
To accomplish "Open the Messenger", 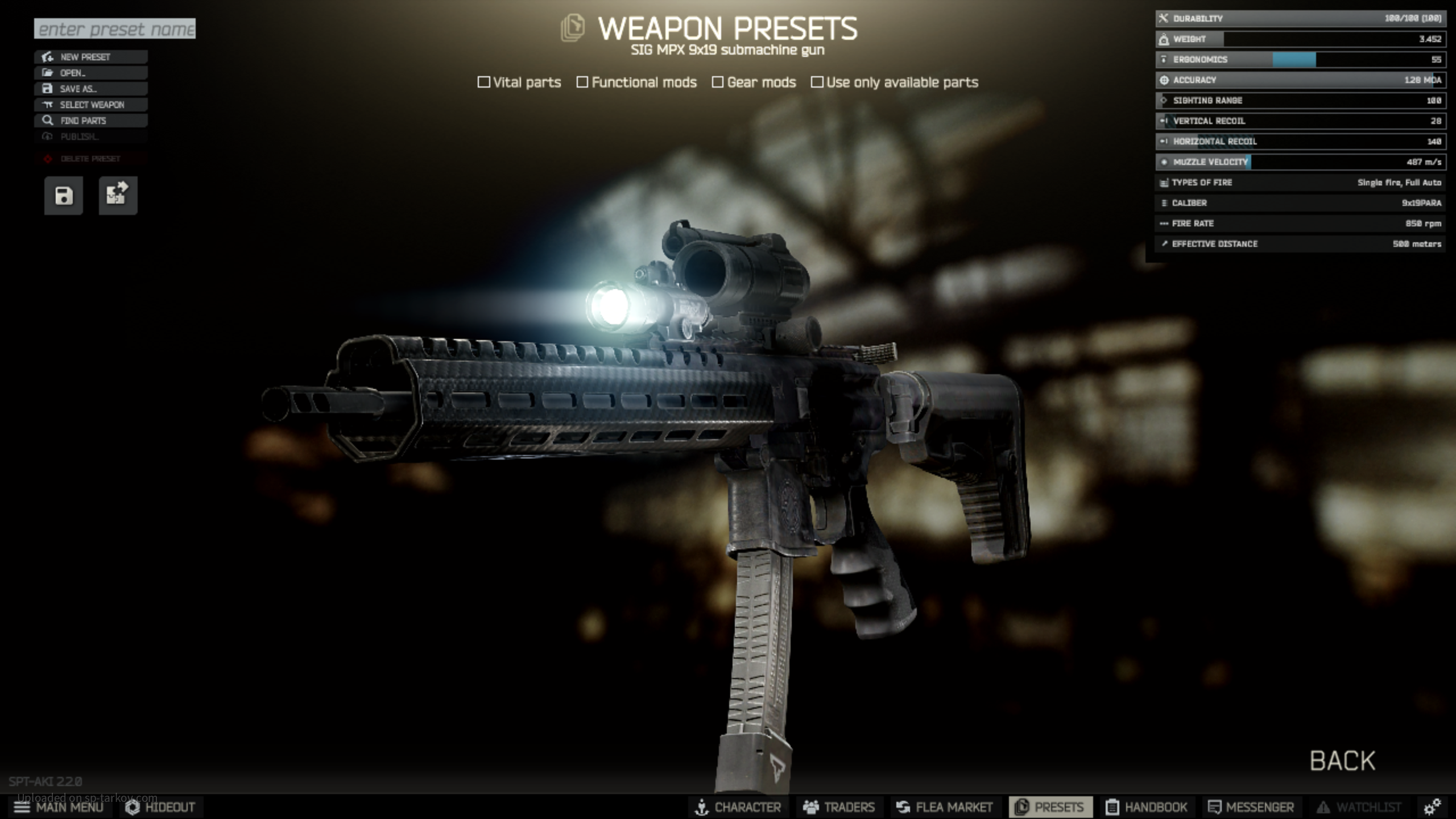I will tap(1251, 807).
